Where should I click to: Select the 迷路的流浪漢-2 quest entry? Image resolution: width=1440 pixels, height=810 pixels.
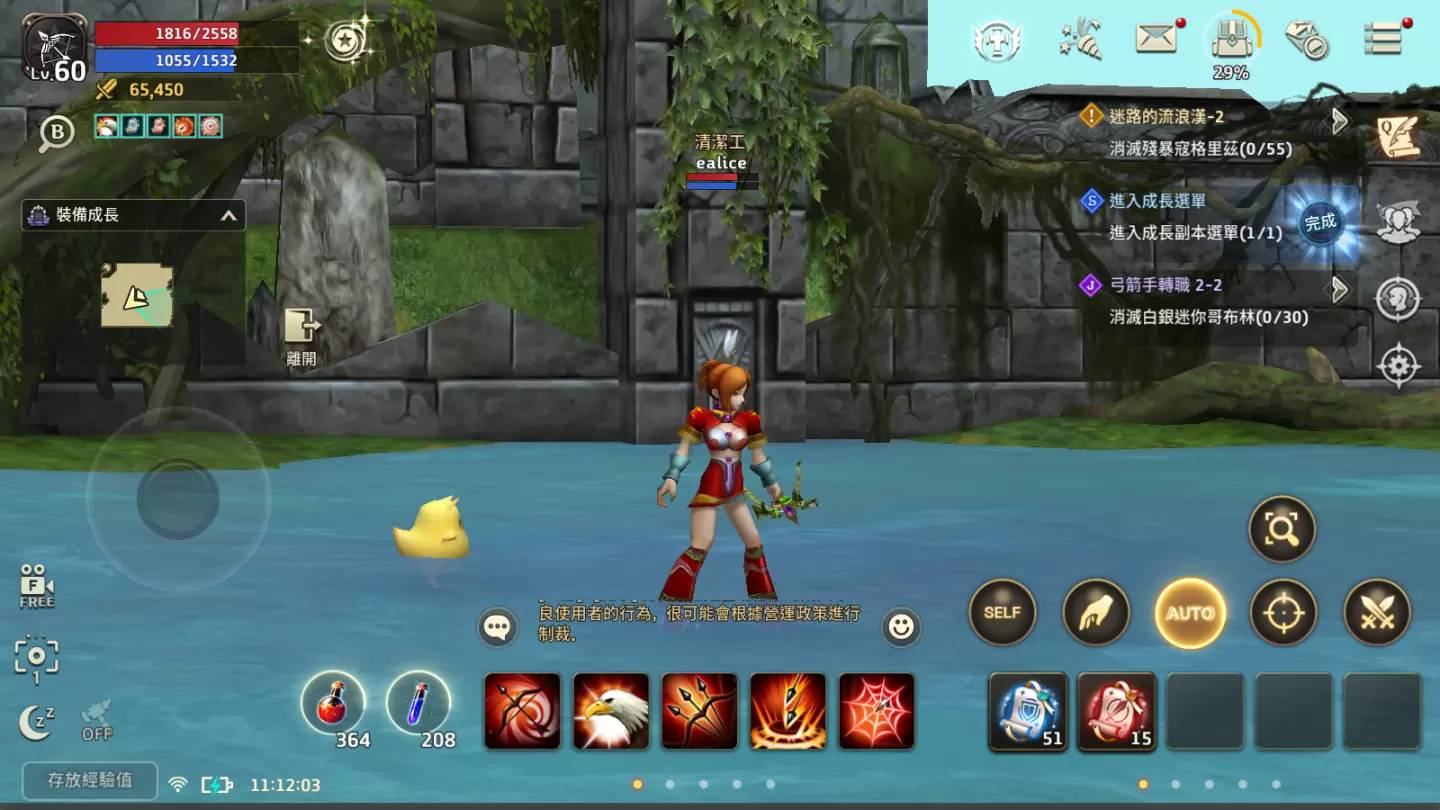click(x=1212, y=132)
